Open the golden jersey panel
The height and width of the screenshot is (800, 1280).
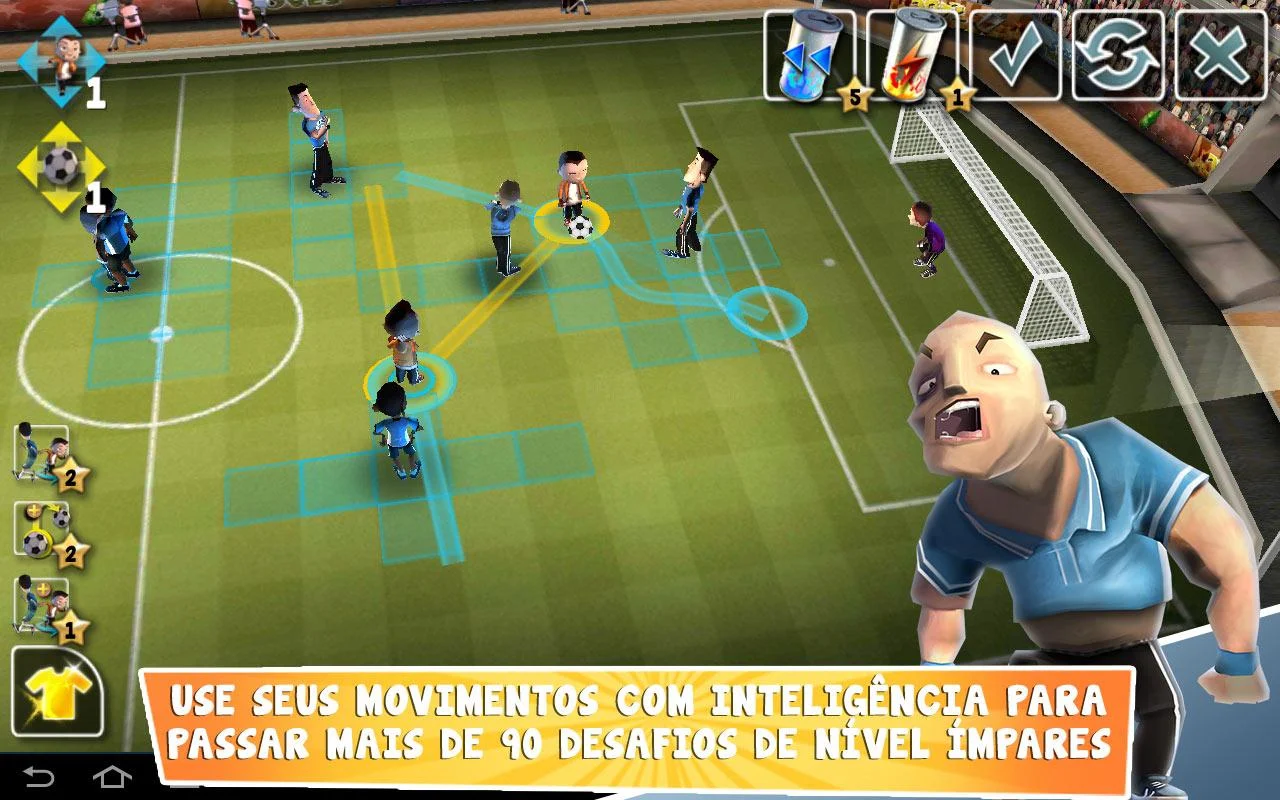tap(55, 690)
